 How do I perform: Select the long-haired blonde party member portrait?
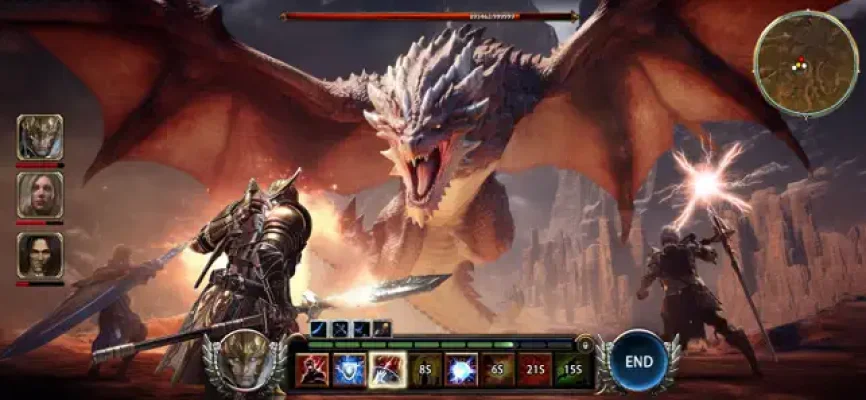tap(40, 194)
